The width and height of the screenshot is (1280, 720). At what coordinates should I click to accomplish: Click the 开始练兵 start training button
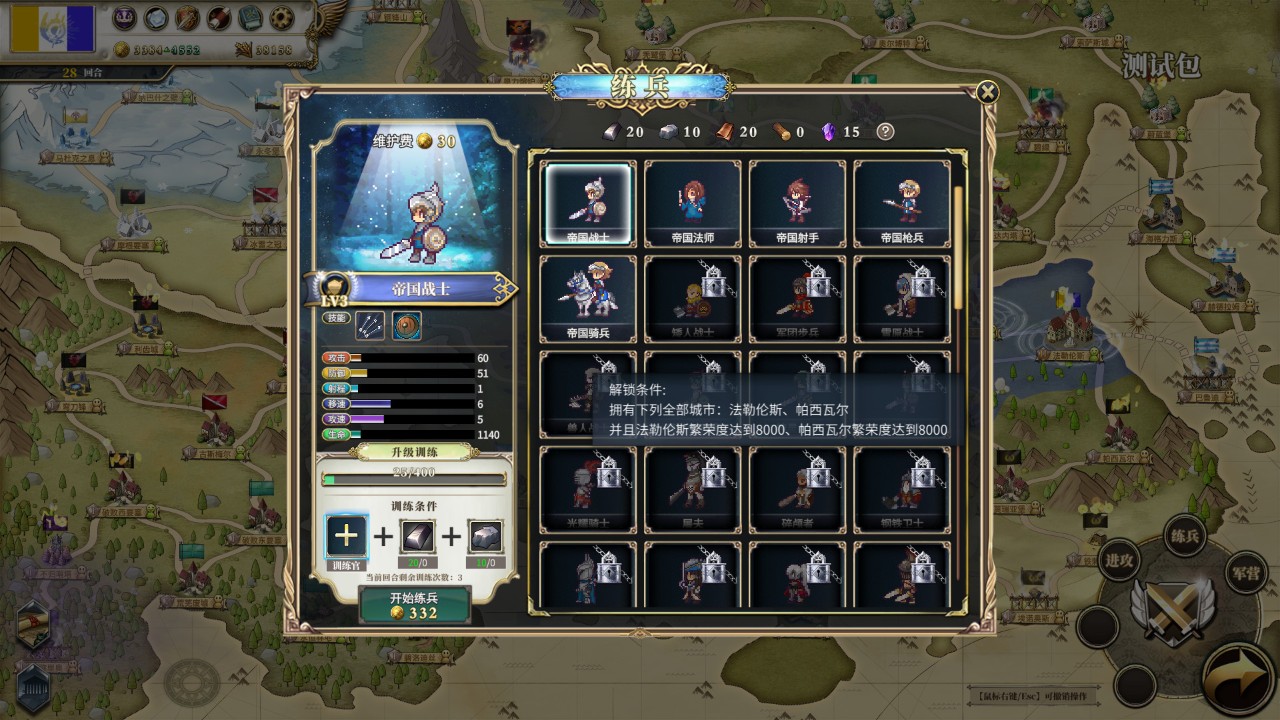(x=415, y=604)
